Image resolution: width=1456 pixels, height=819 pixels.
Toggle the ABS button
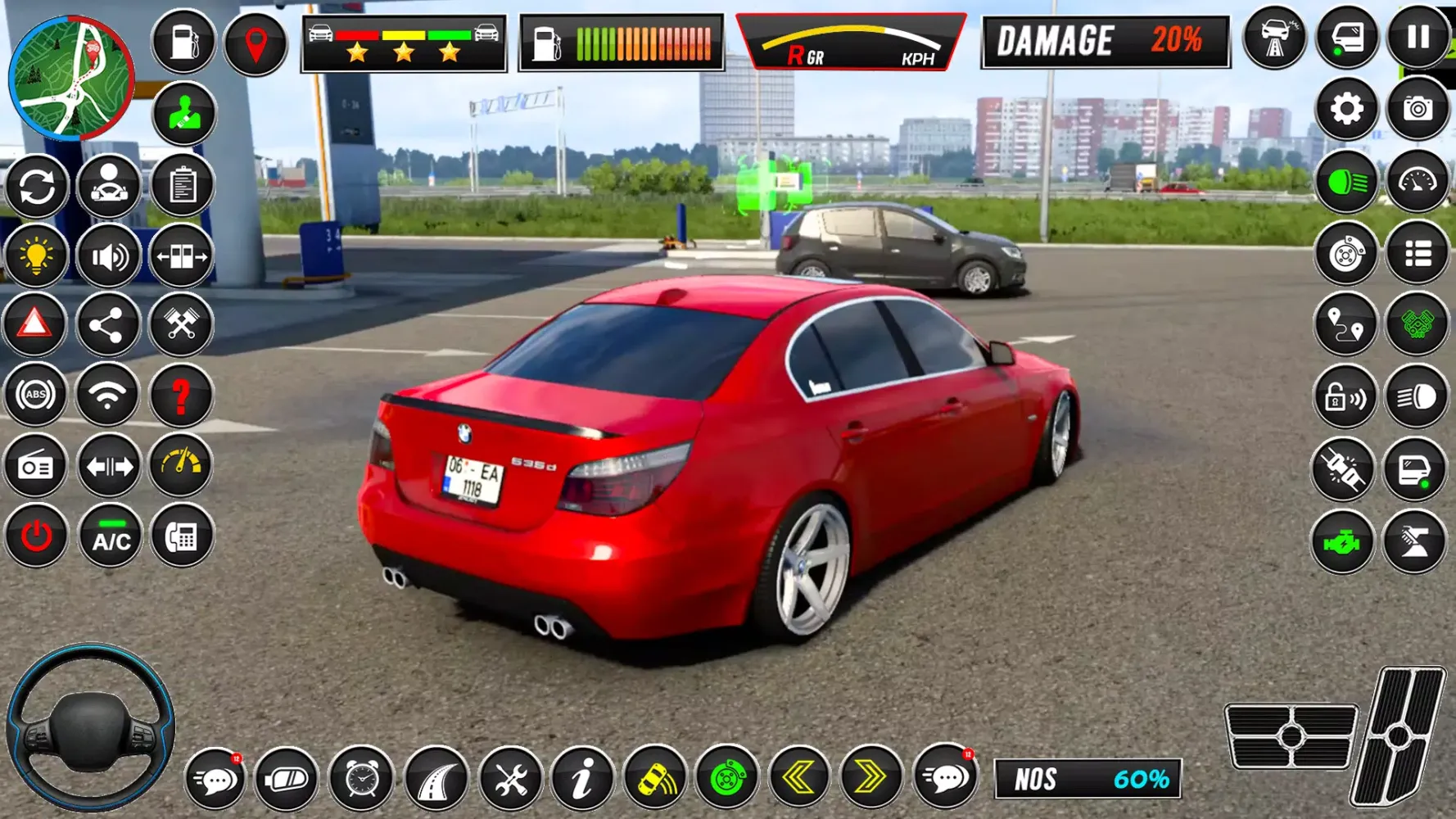point(35,395)
